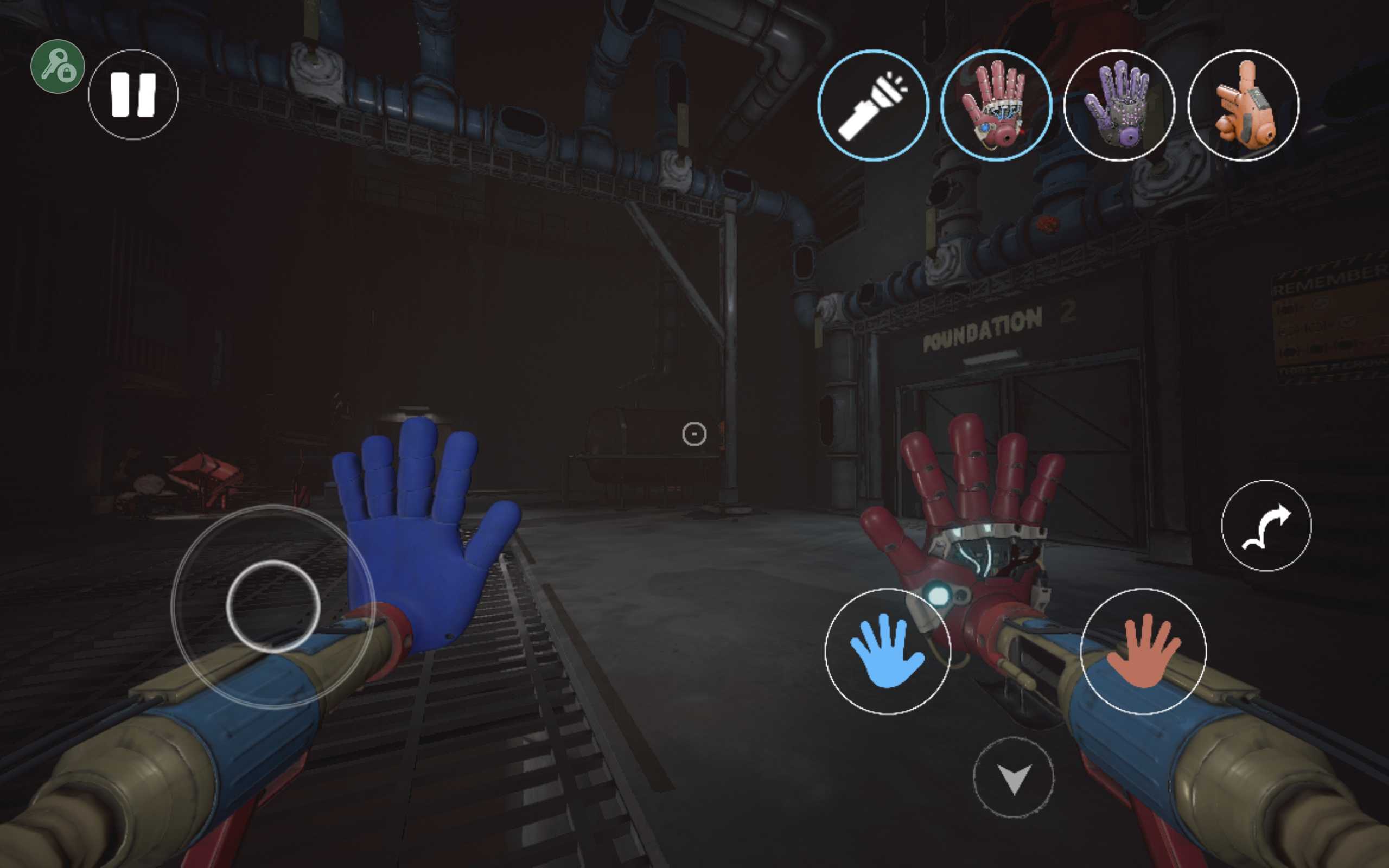Switch to the purple hand

1119,106
